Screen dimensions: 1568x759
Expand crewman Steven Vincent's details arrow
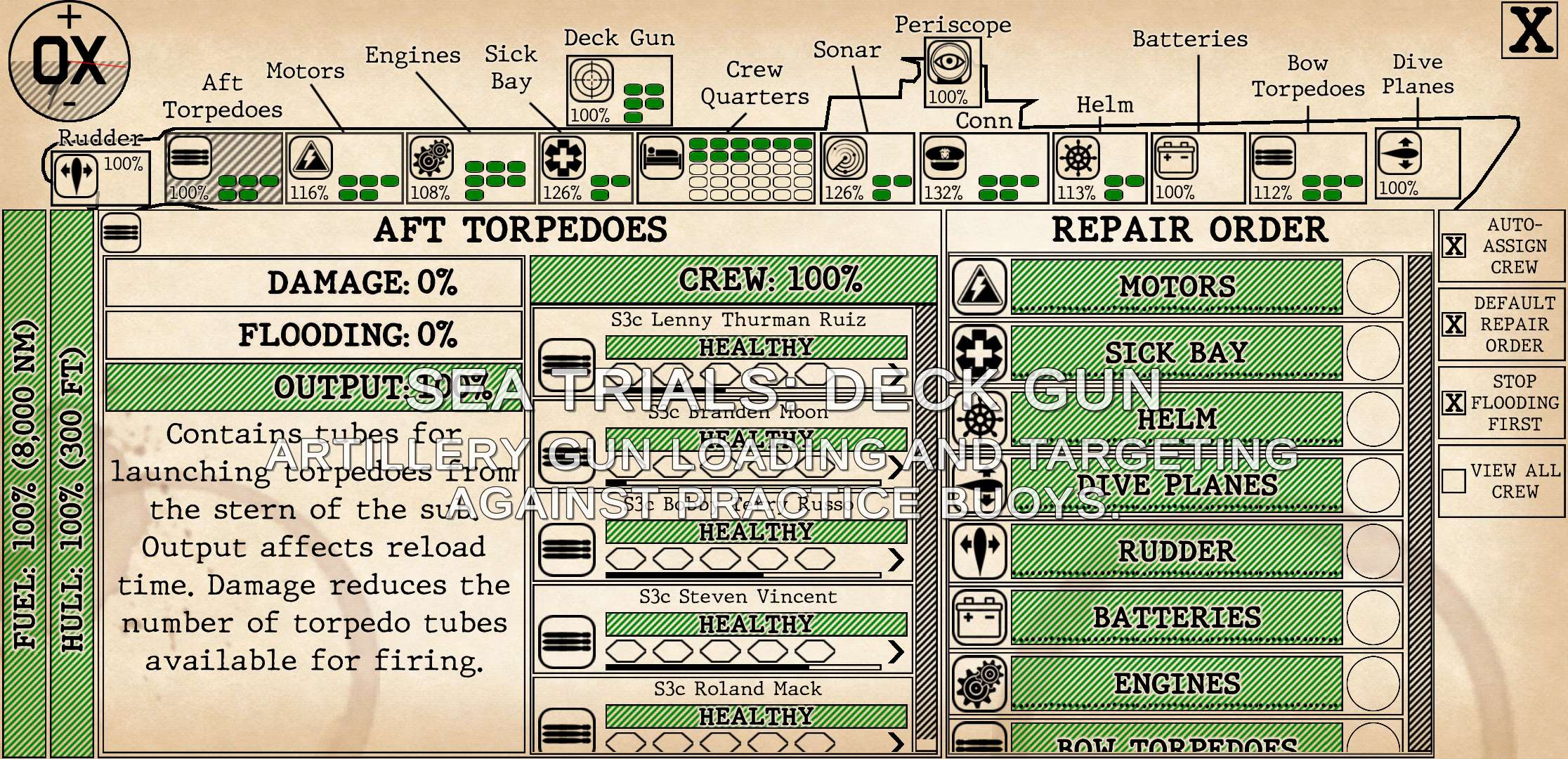[896, 652]
